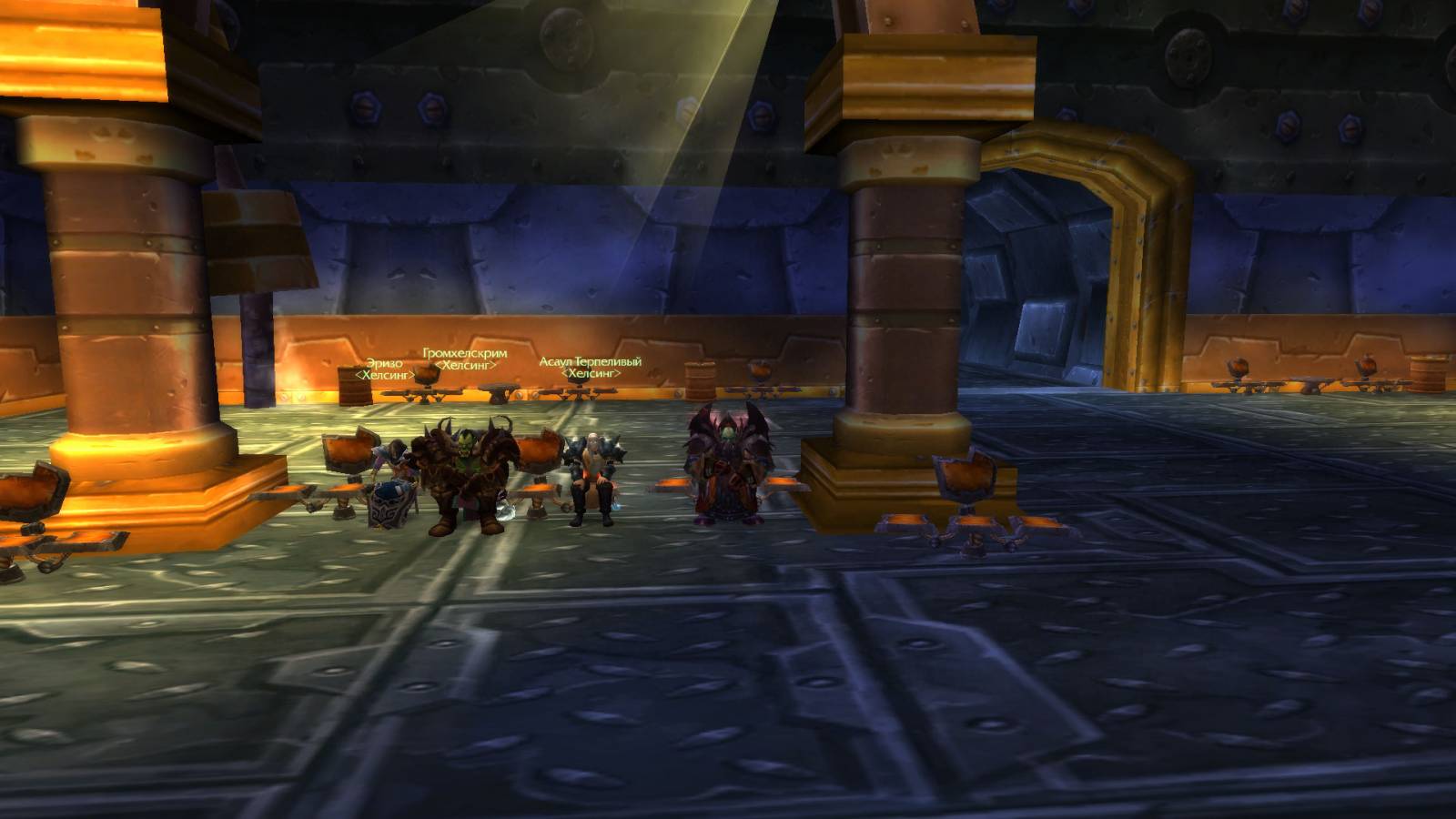
Task: Target Громхелскрим via the name label
Action: [x=465, y=353]
